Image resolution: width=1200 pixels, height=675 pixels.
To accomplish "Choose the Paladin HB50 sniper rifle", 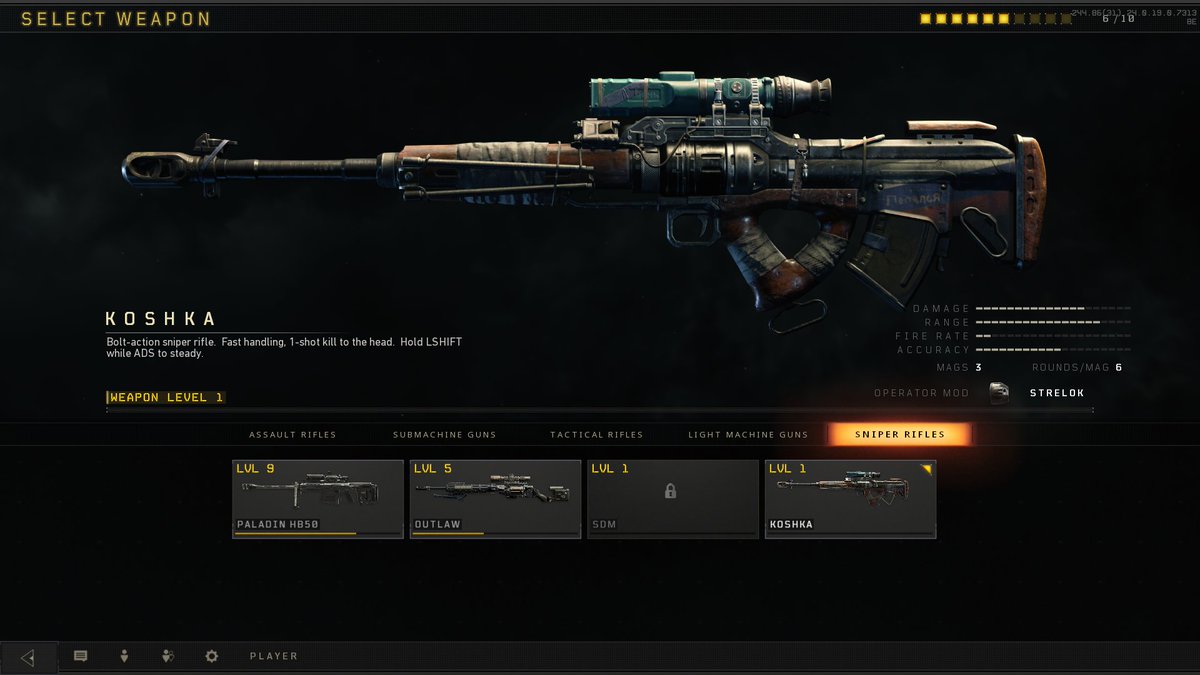I will point(318,499).
